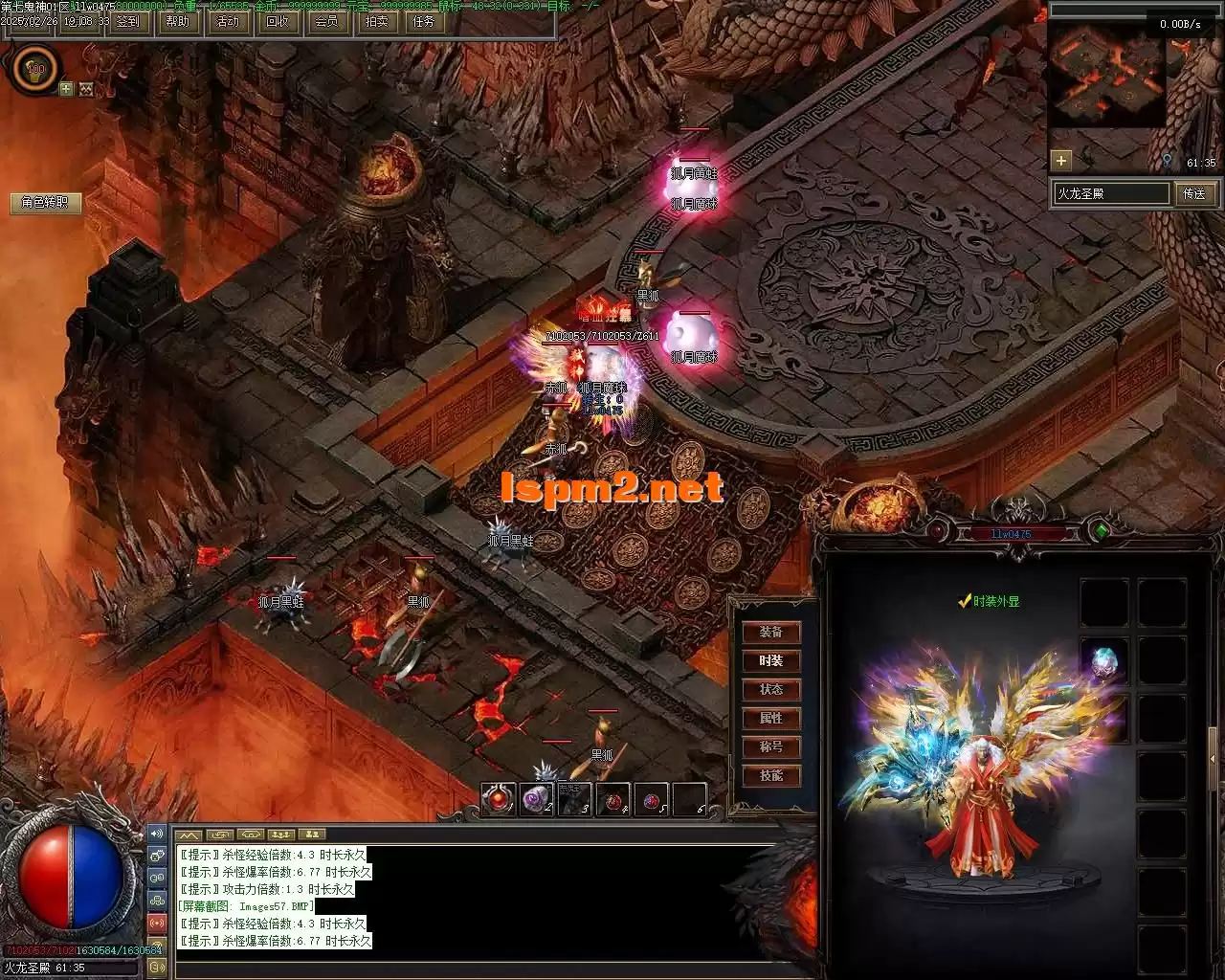Open the 帮助 help menu
Screen dimensions: 1225x980
[x=177, y=21]
